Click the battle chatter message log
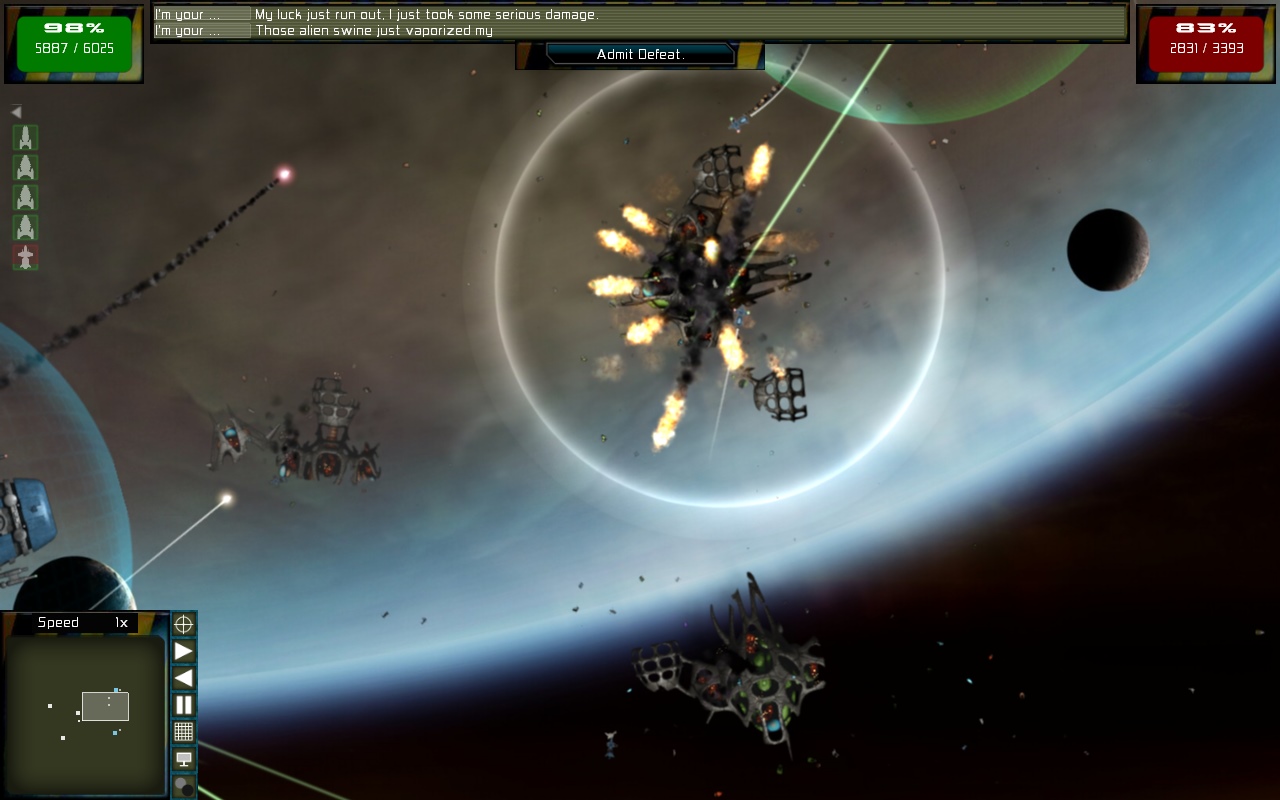 pyautogui.click(x=640, y=23)
